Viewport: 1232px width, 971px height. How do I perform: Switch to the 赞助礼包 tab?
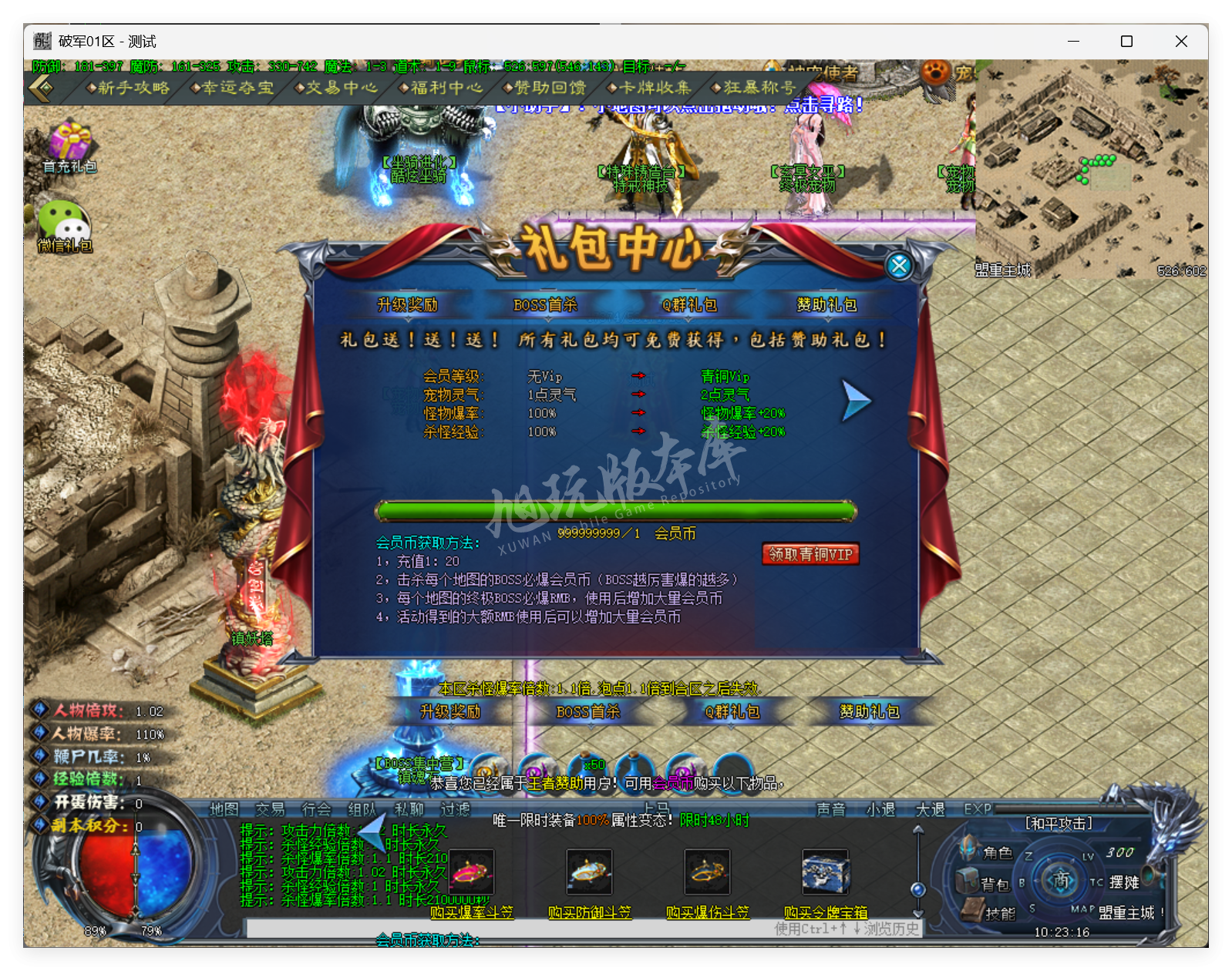[826, 305]
